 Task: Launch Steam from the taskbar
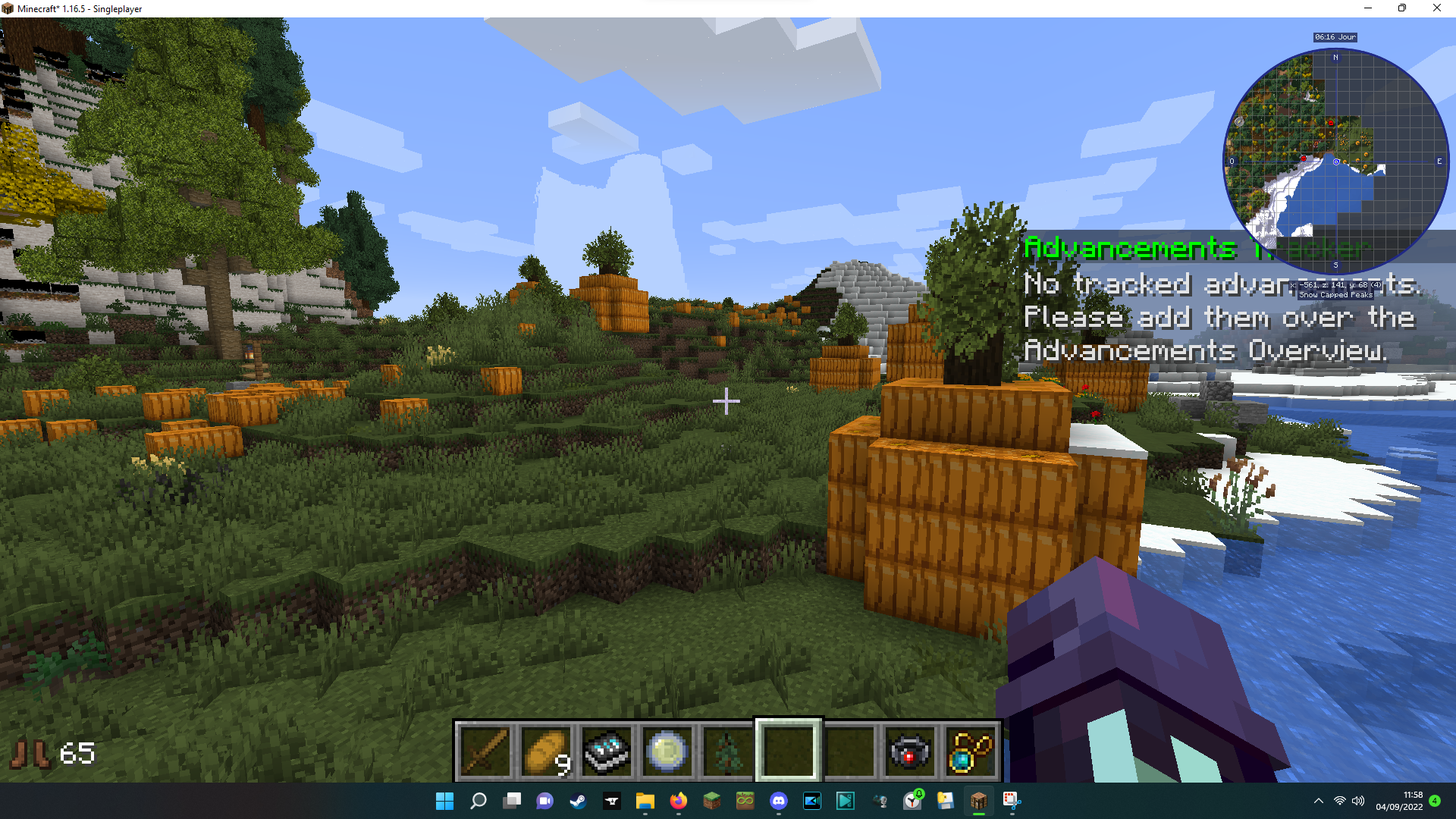click(578, 801)
